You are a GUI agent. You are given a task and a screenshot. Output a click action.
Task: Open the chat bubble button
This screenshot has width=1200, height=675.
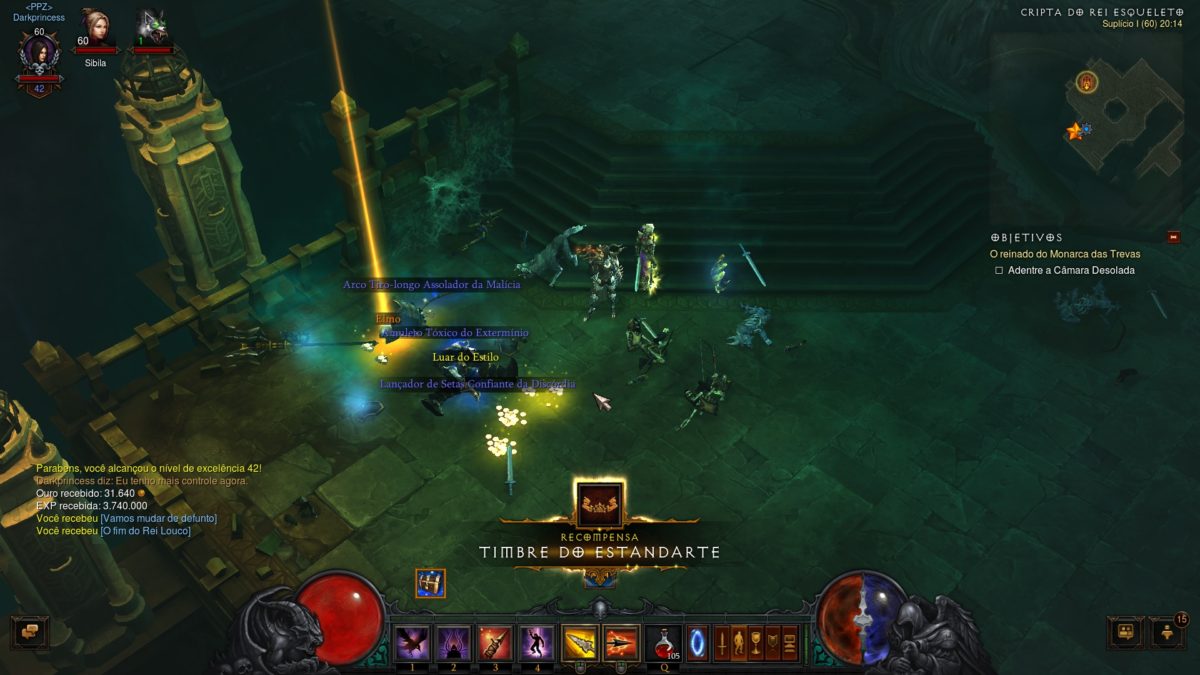click(29, 632)
